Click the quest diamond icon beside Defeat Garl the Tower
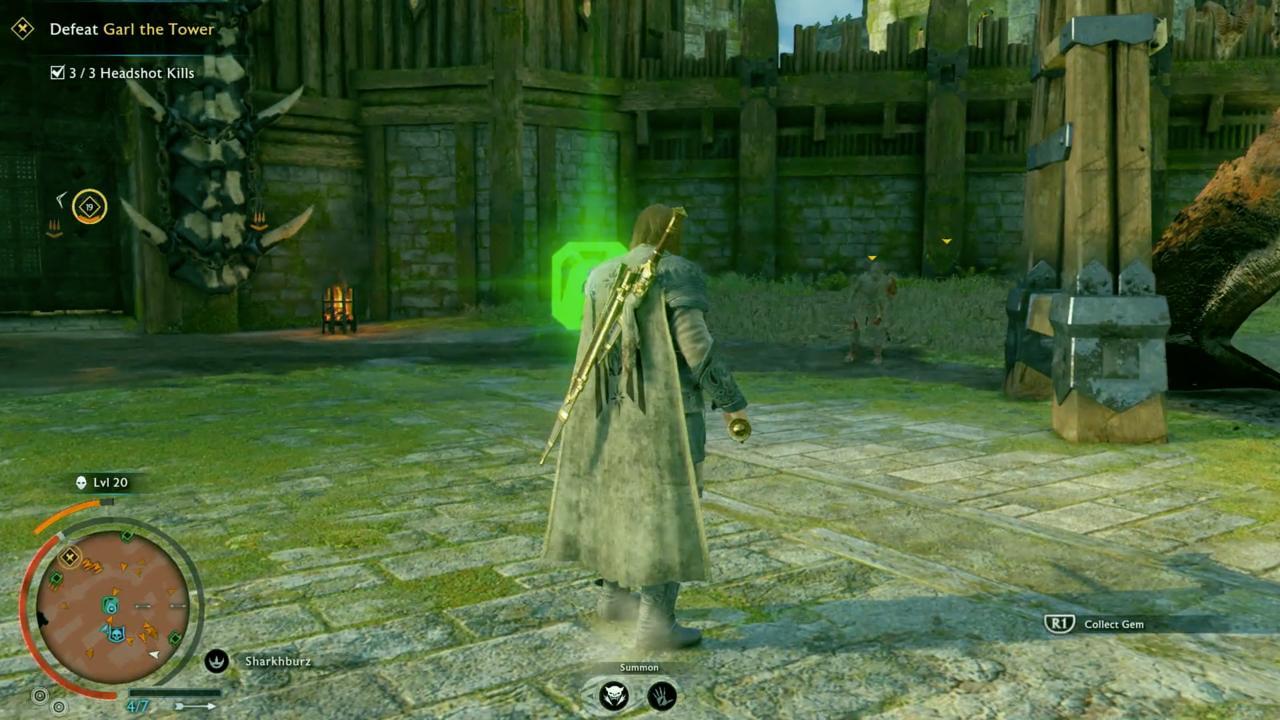Screen dimensions: 1280x720 point(21,30)
